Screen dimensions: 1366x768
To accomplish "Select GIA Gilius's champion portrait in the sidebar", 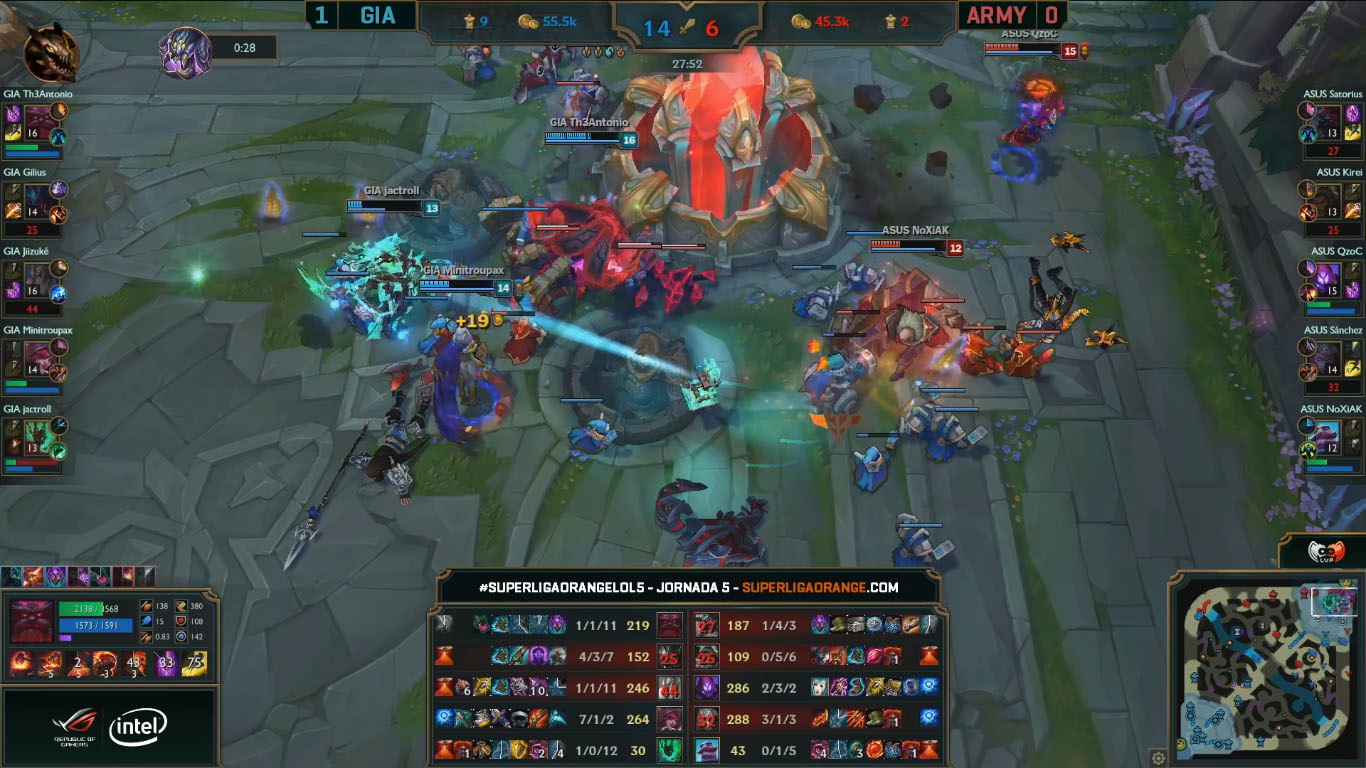I will (37, 198).
